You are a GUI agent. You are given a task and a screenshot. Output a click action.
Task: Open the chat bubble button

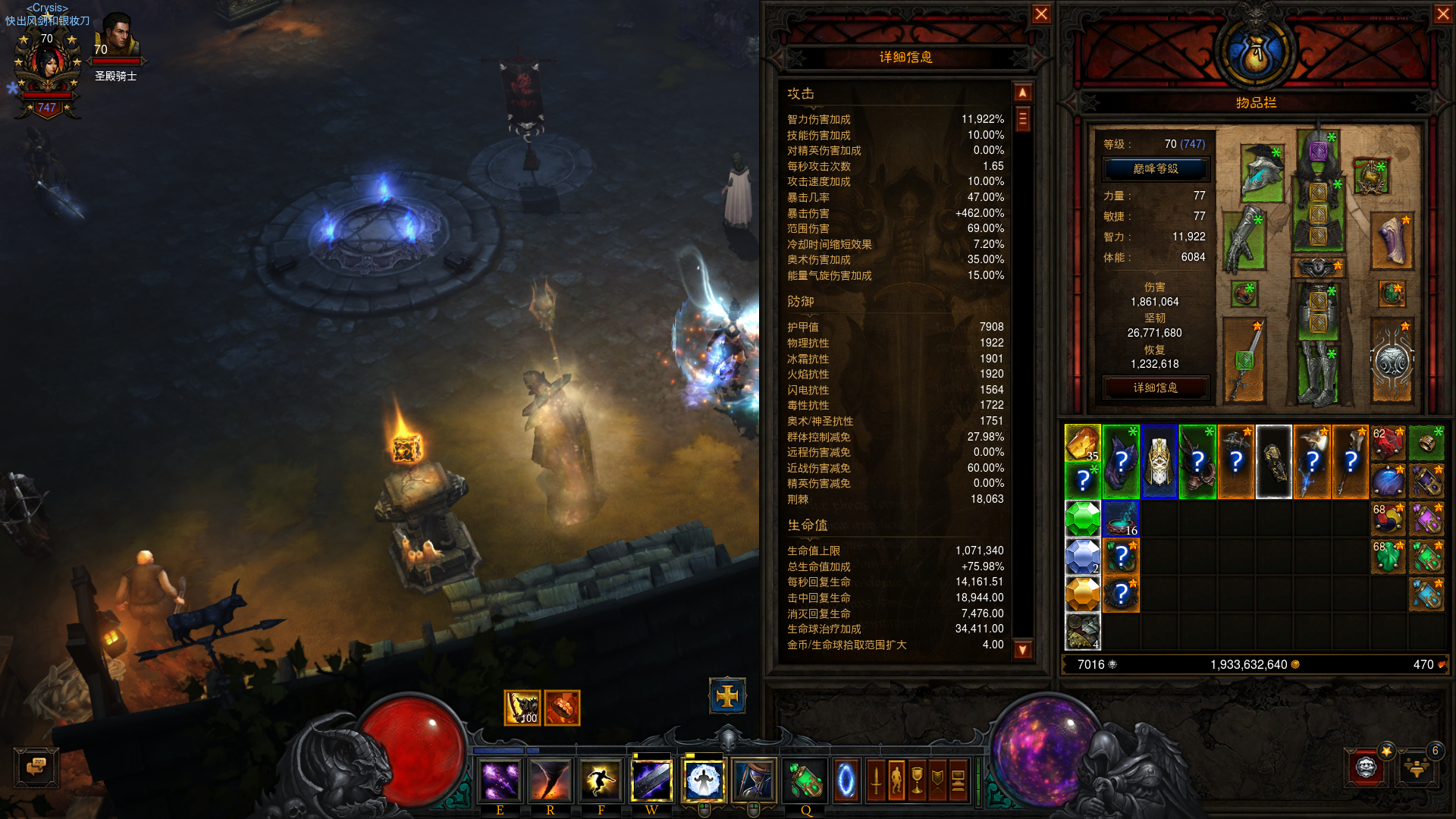(36, 767)
